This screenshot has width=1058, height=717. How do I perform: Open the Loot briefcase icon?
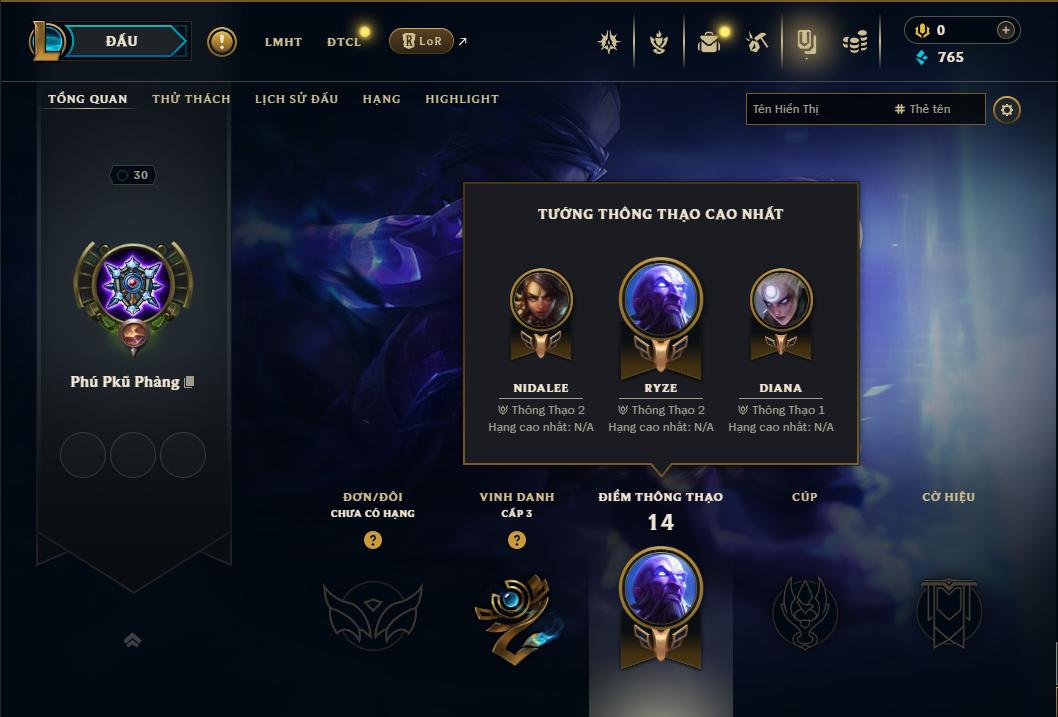click(709, 42)
